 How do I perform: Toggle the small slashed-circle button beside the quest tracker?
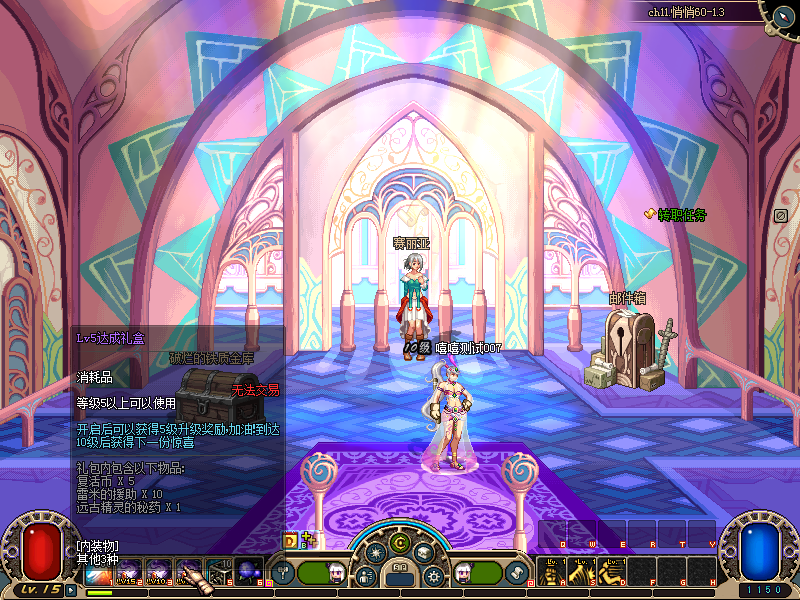point(781,215)
